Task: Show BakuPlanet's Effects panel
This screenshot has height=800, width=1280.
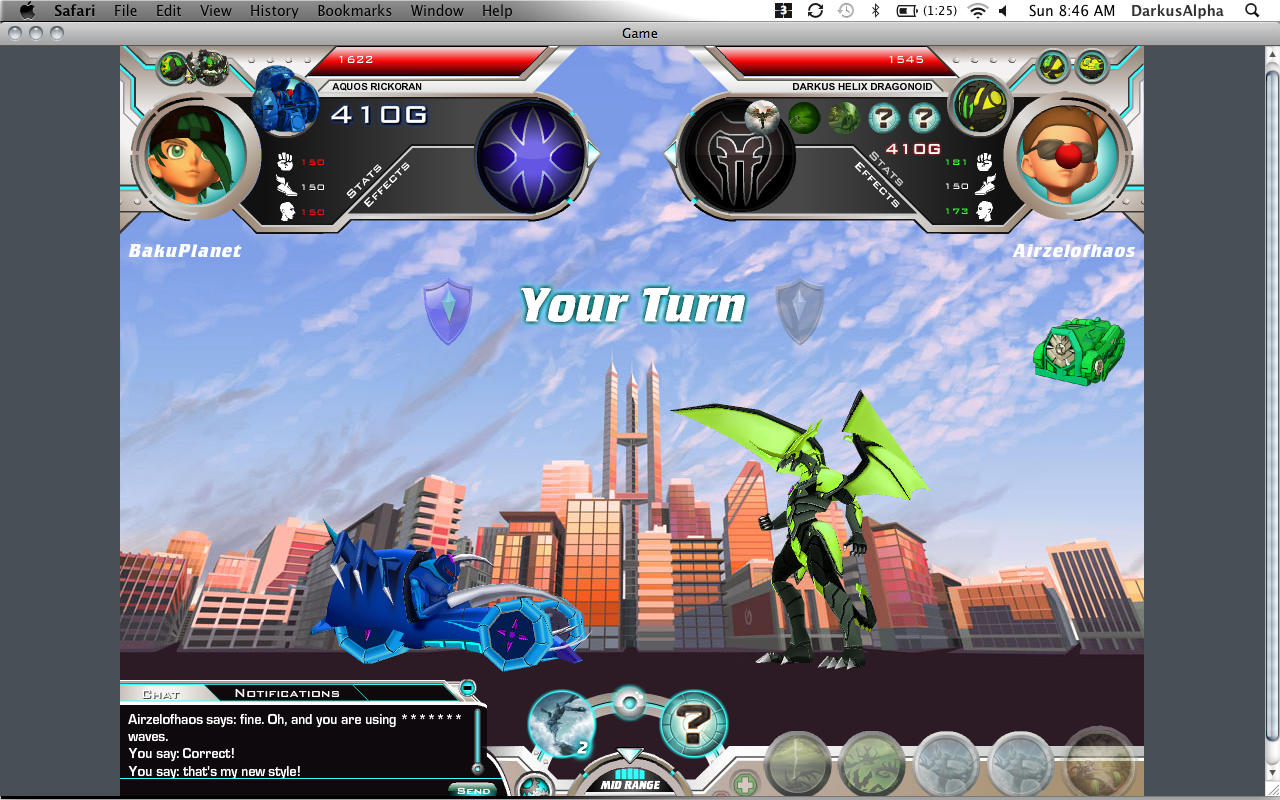Action: [387, 186]
